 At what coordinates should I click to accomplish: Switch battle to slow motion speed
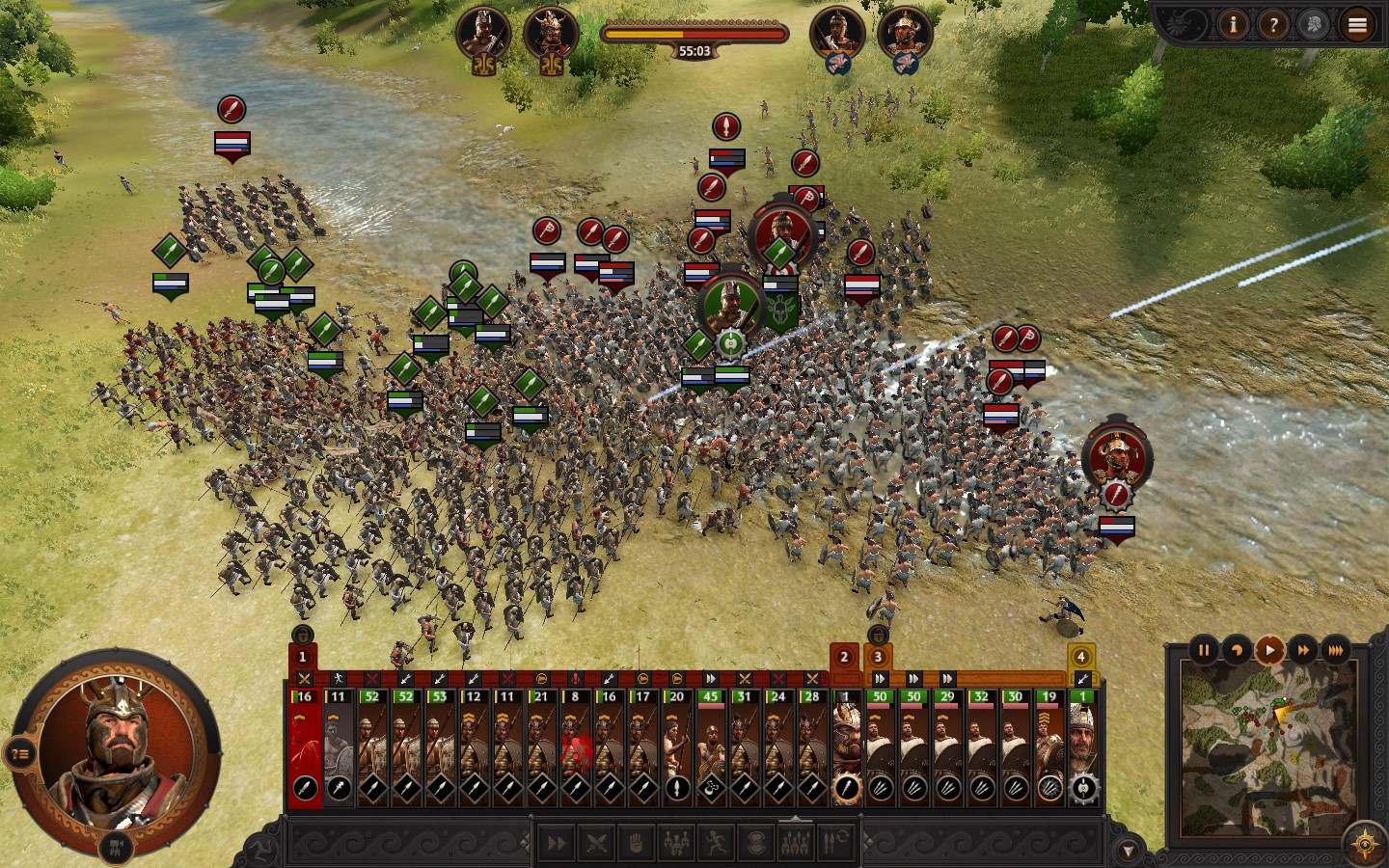(x=1237, y=650)
